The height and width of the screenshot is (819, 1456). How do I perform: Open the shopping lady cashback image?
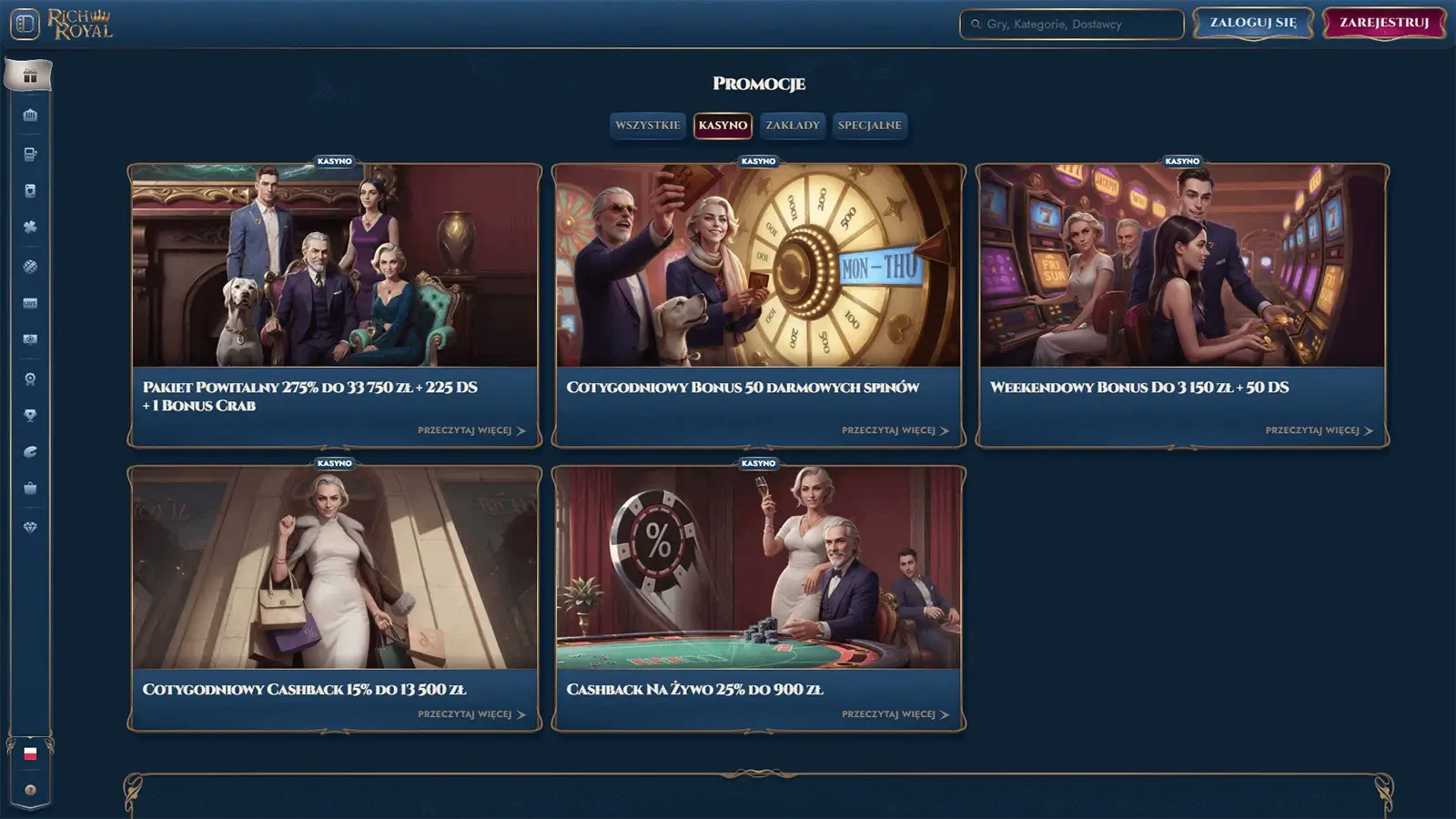pyautogui.click(x=334, y=568)
